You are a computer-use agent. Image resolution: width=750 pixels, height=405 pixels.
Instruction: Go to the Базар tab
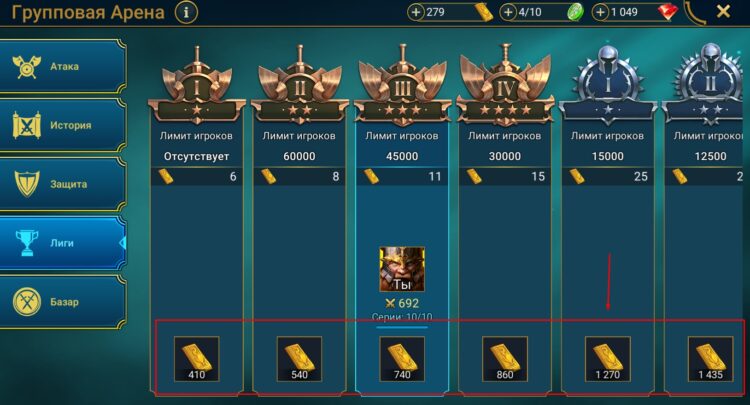coord(65,301)
